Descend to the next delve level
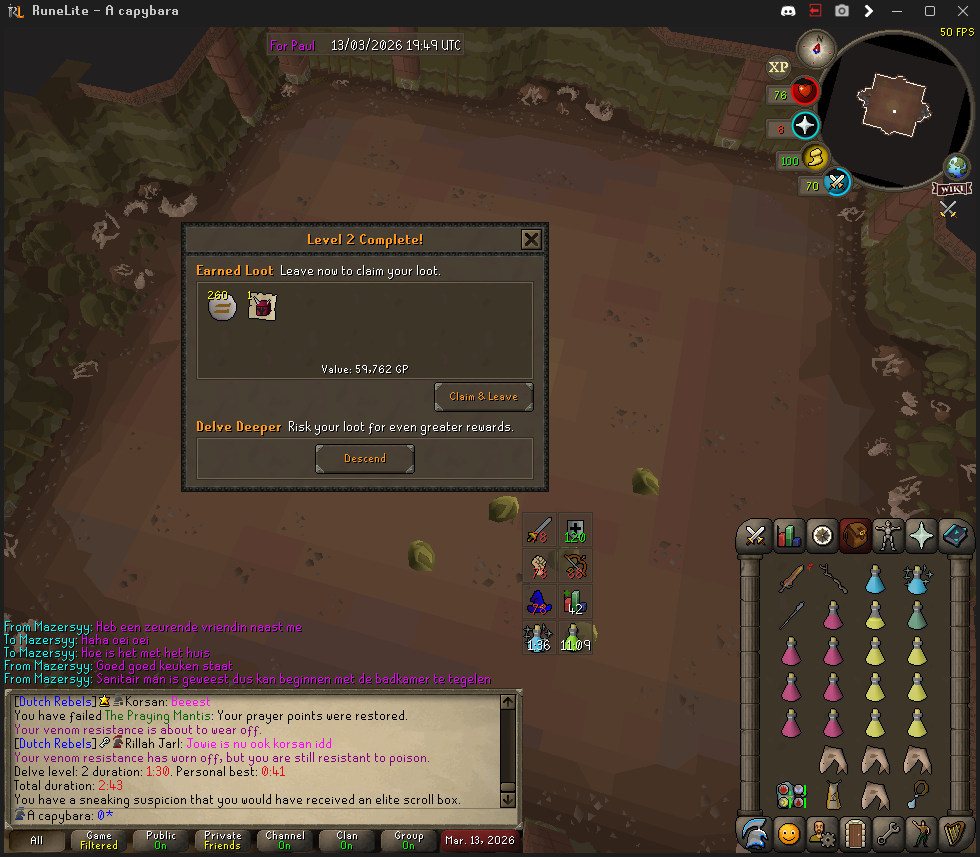 (365, 459)
